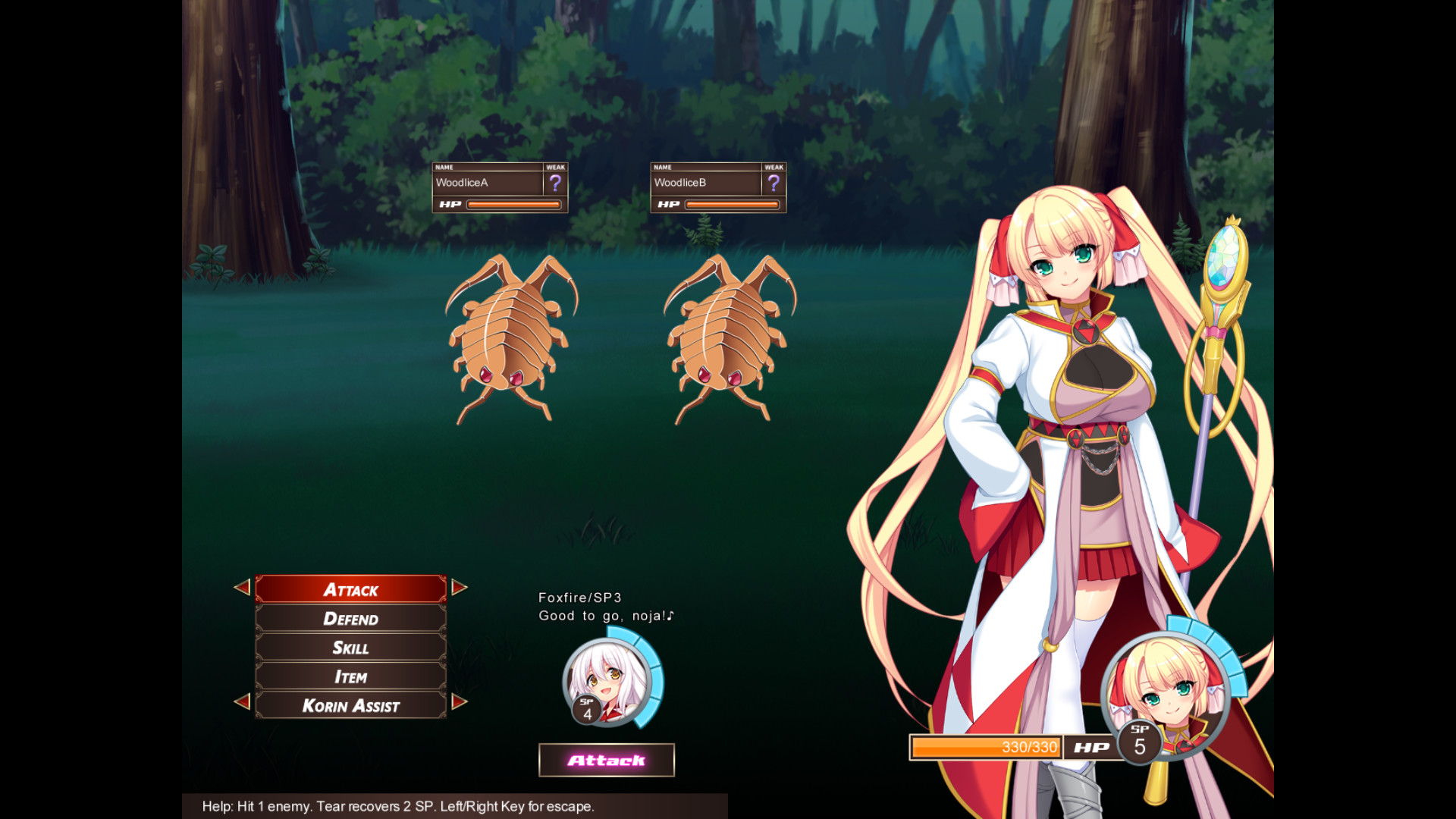1456x819 pixels.
Task: Expand options with the right arrow beside Korin Assist
Action: [457, 704]
